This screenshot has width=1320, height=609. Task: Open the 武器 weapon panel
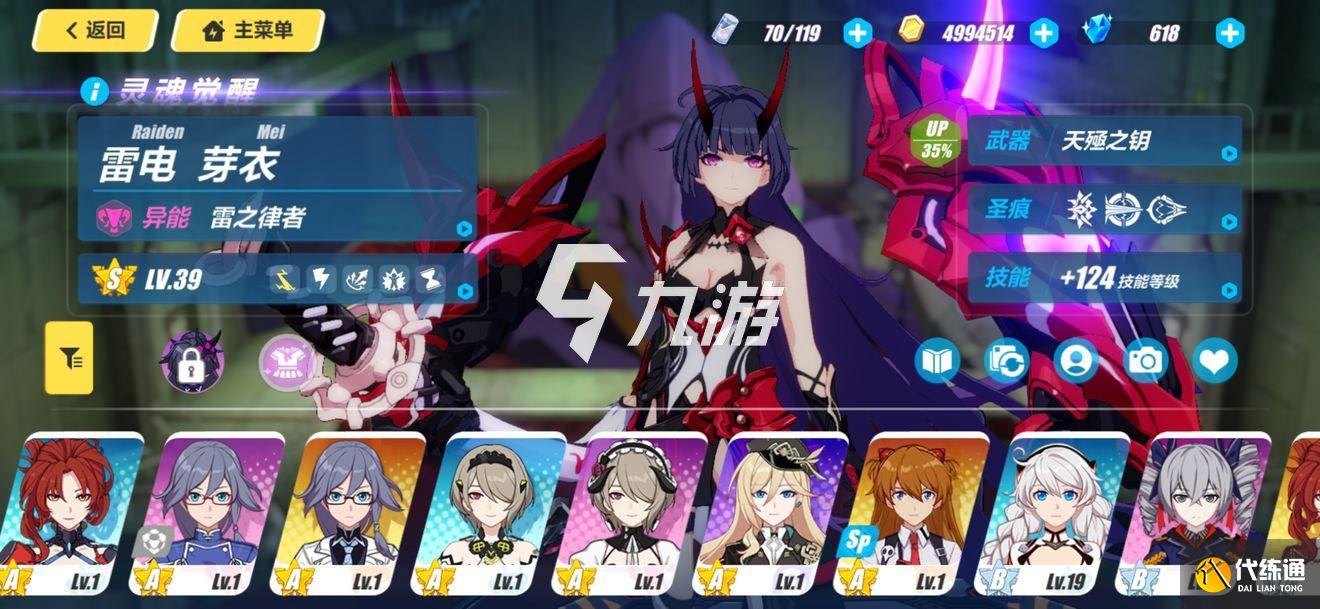[x=1104, y=141]
